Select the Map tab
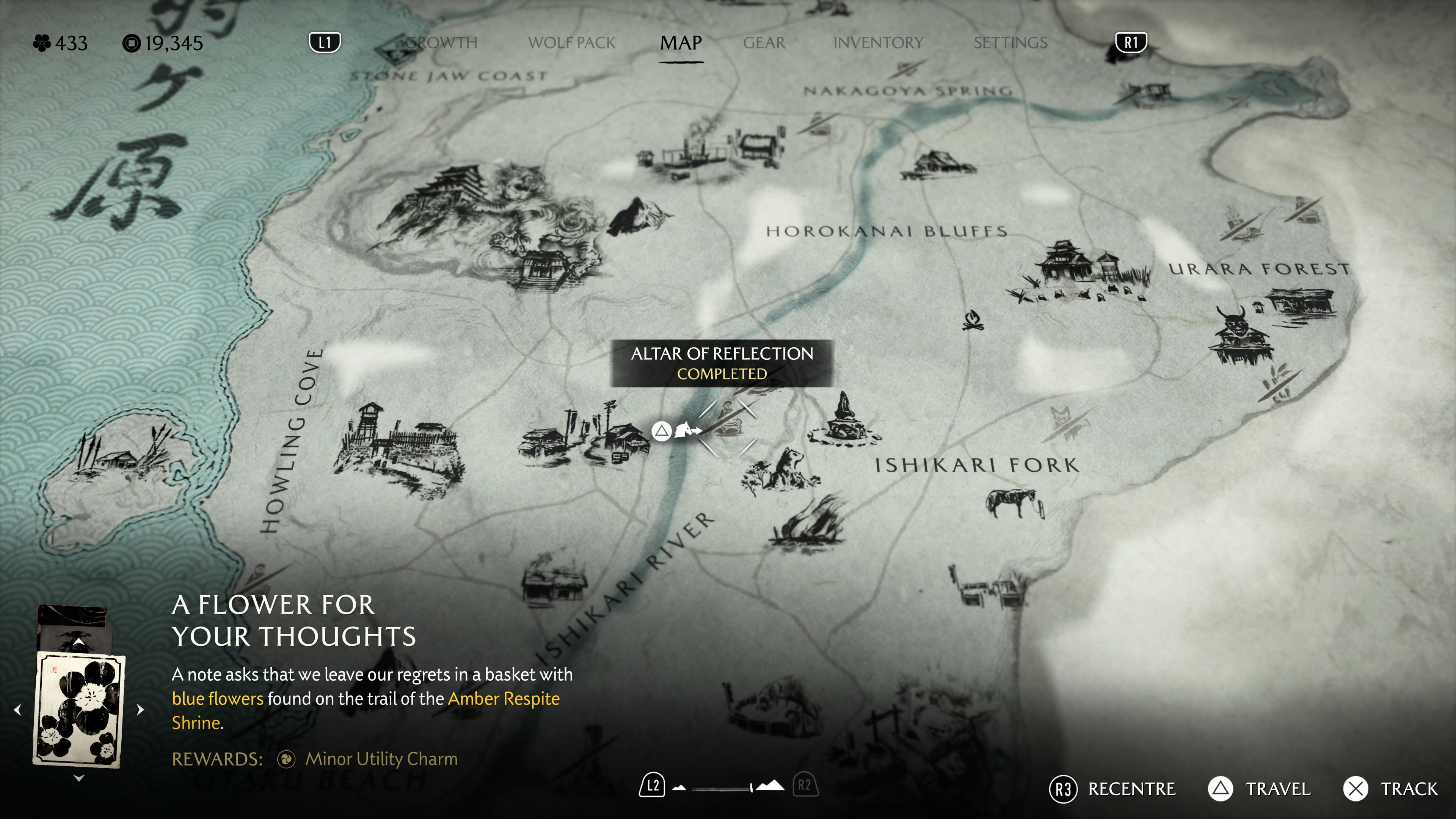1456x819 pixels. tap(681, 43)
